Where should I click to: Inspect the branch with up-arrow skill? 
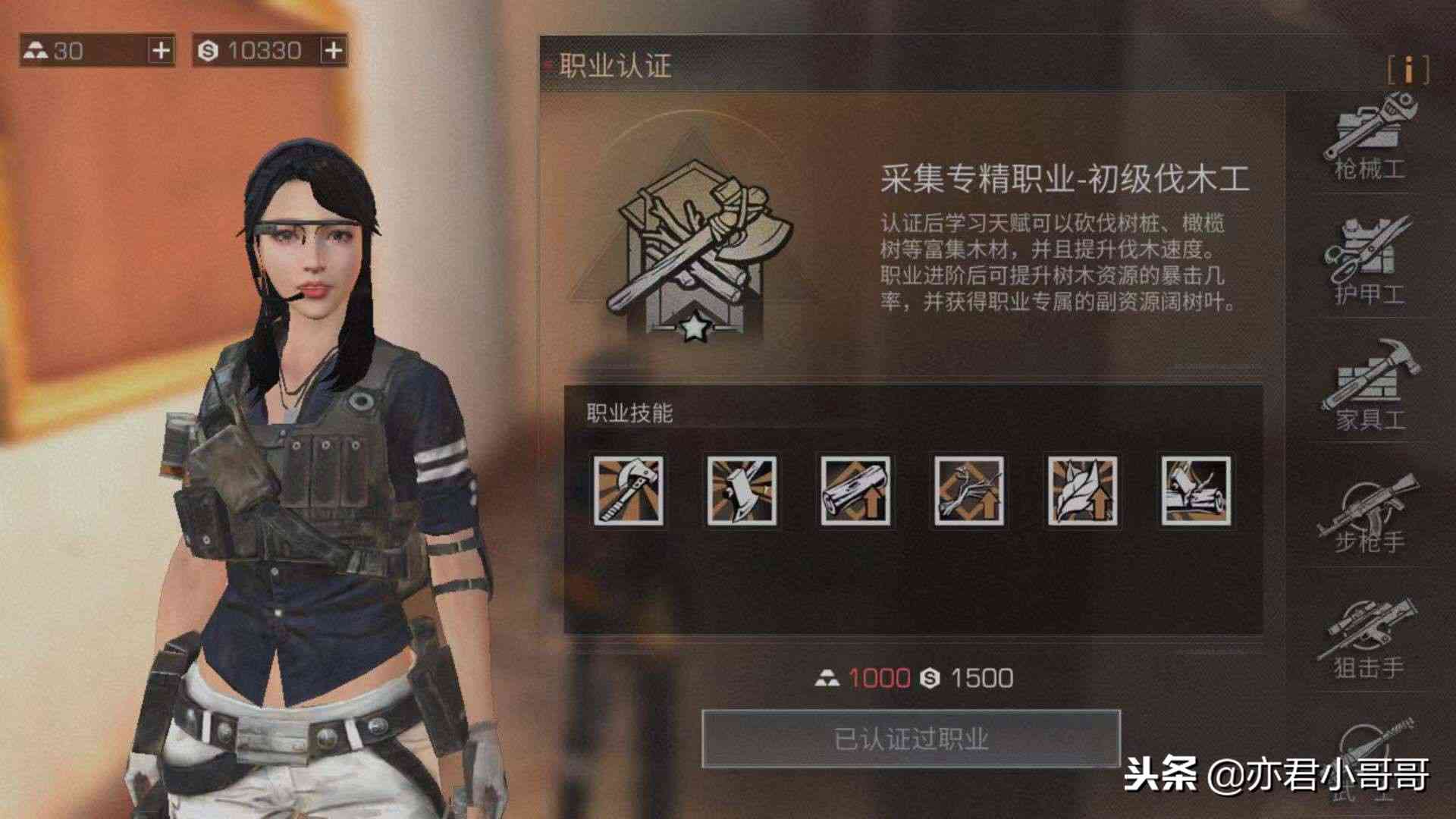(969, 491)
